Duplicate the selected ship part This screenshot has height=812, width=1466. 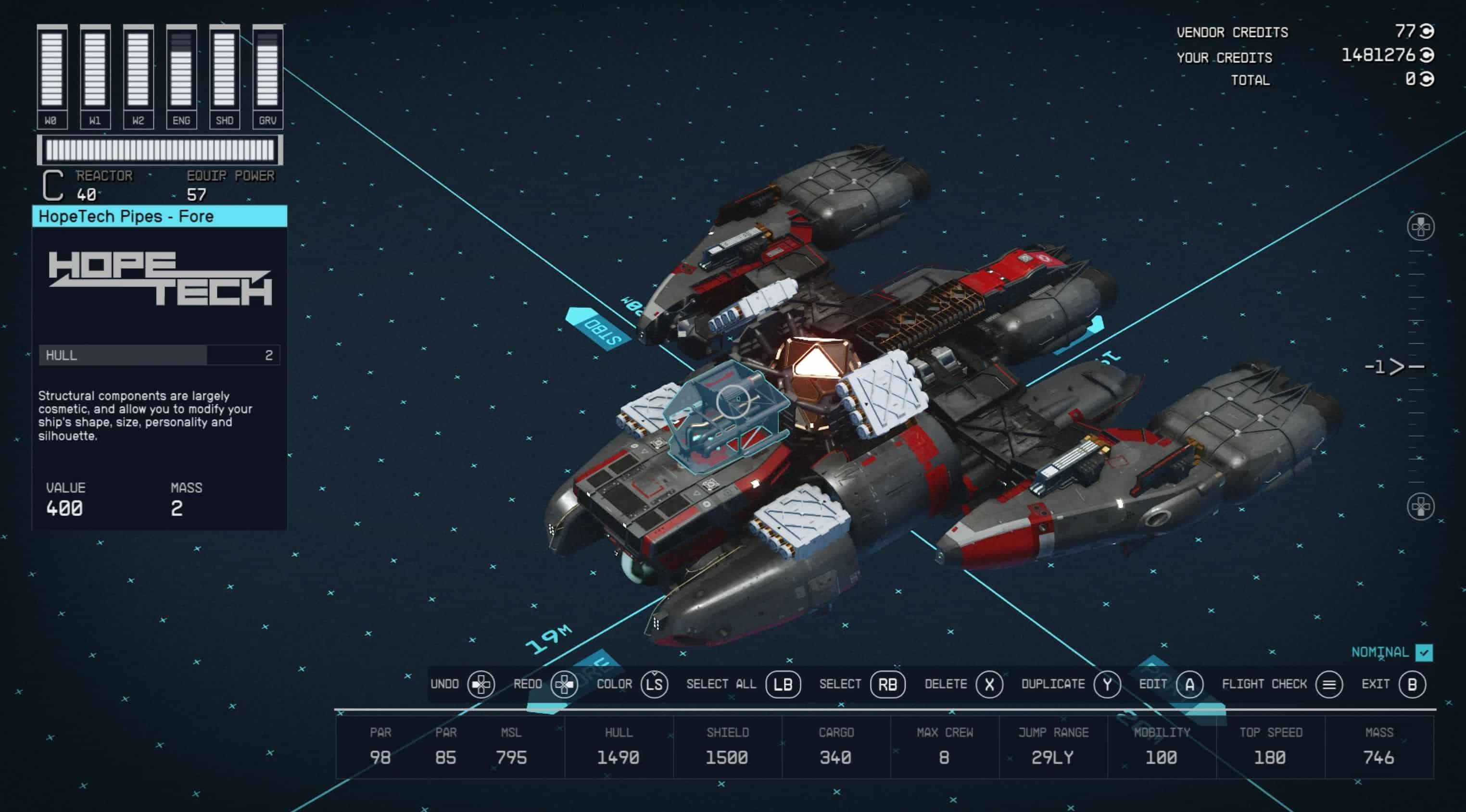[1106, 684]
